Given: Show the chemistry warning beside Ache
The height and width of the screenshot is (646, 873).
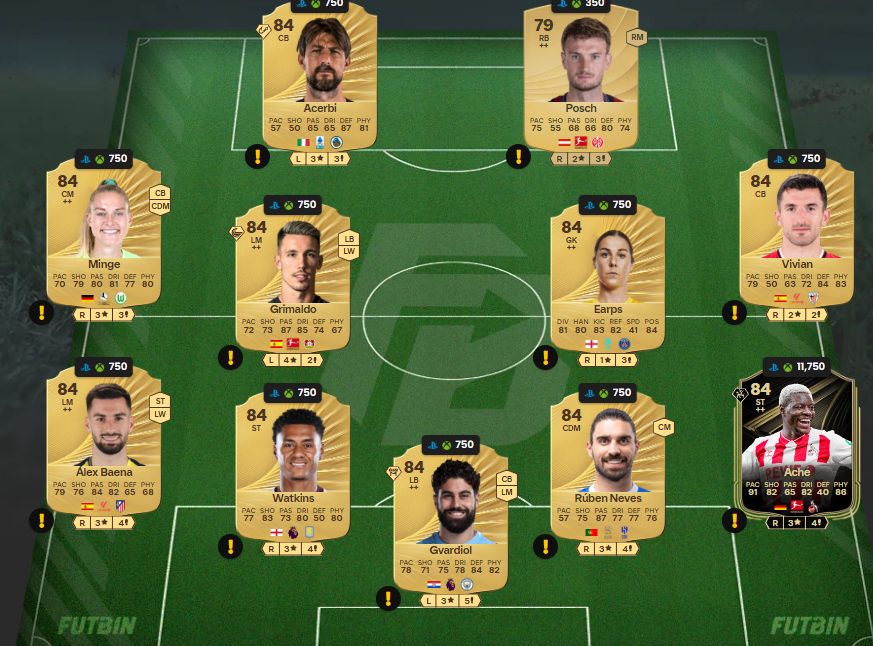Looking at the screenshot, I should (x=734, y=520).
